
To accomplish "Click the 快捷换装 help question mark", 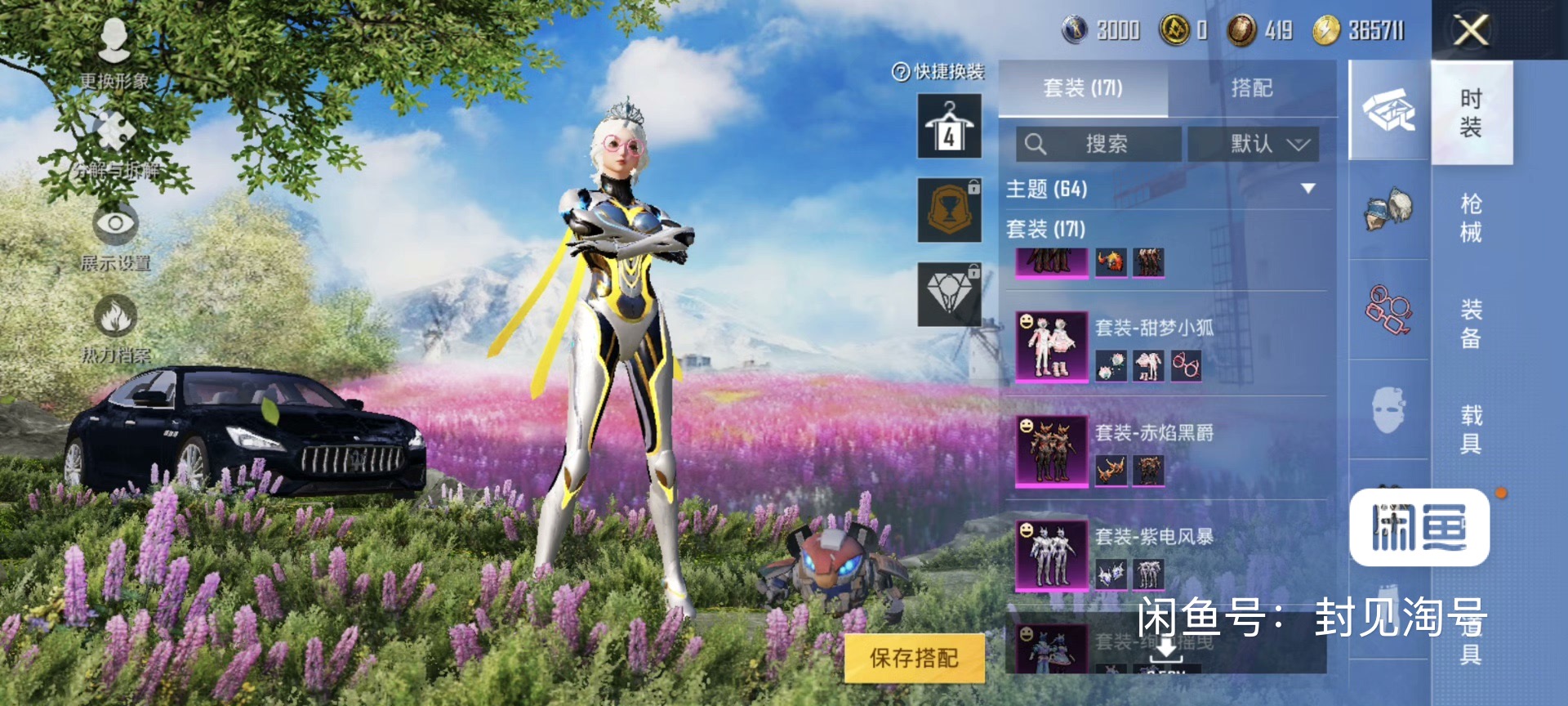I will point(901,73).
